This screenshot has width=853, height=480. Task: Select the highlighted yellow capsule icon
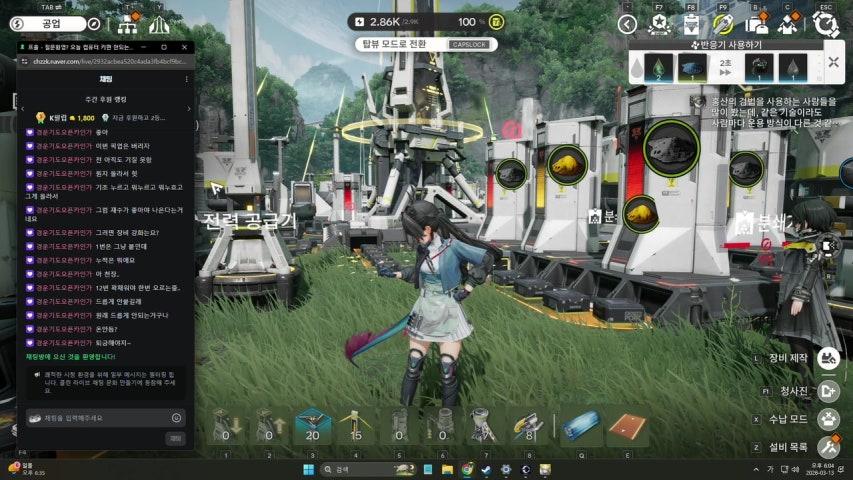(x=724, y=25)
